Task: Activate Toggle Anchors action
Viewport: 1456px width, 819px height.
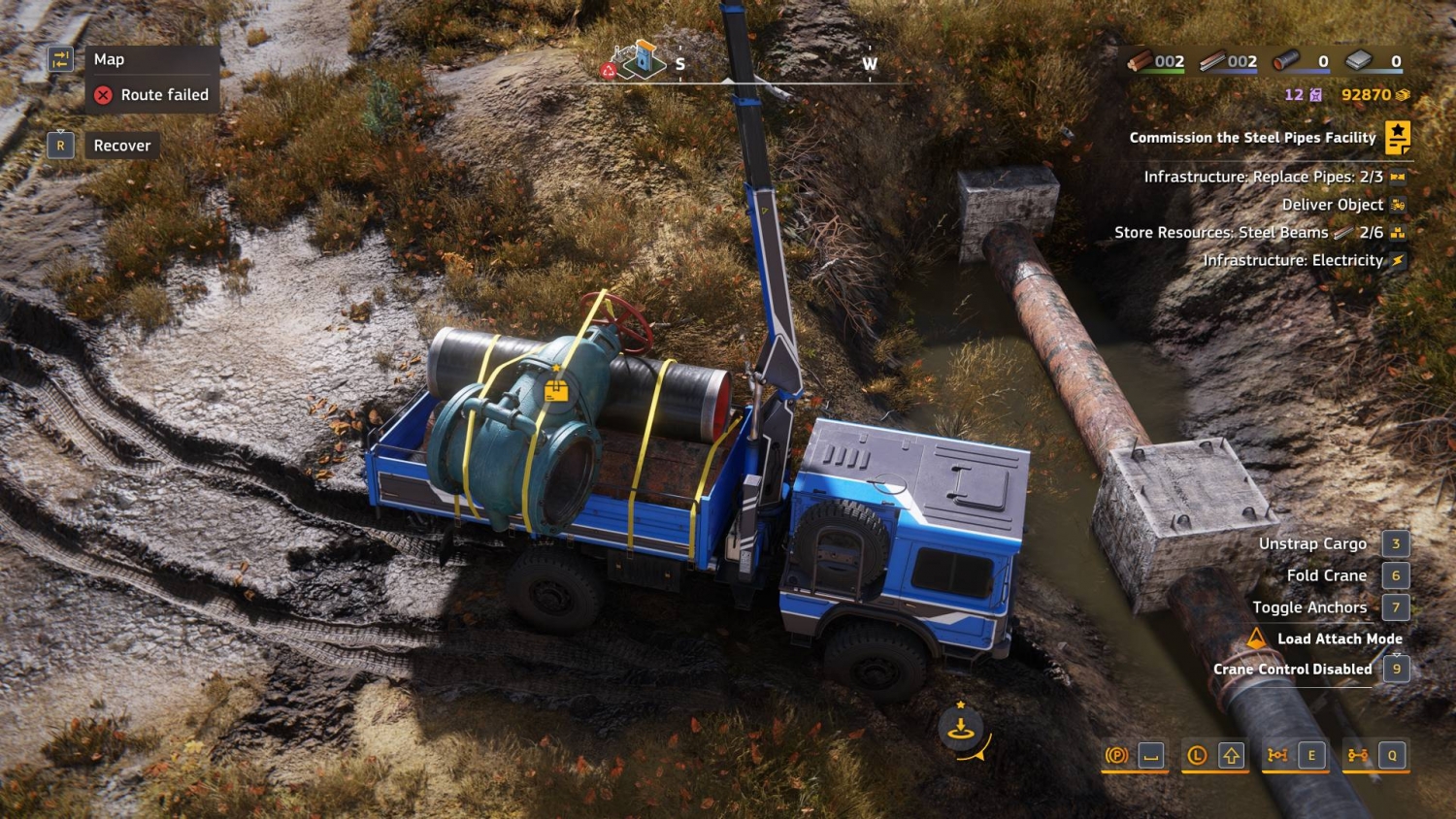Action: pos(1309,607)
